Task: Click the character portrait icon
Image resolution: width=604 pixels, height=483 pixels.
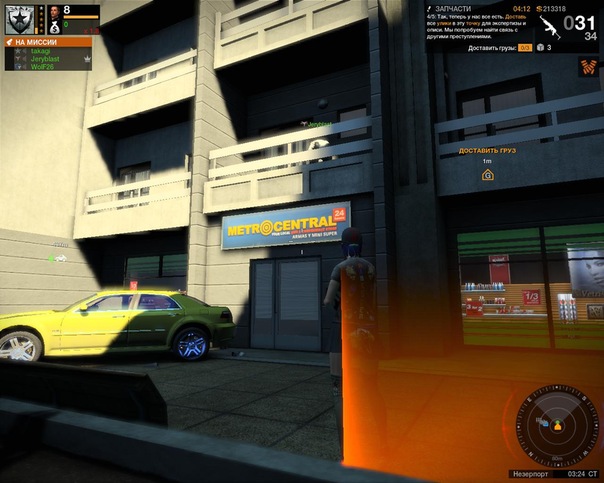Action: (54, 12)
